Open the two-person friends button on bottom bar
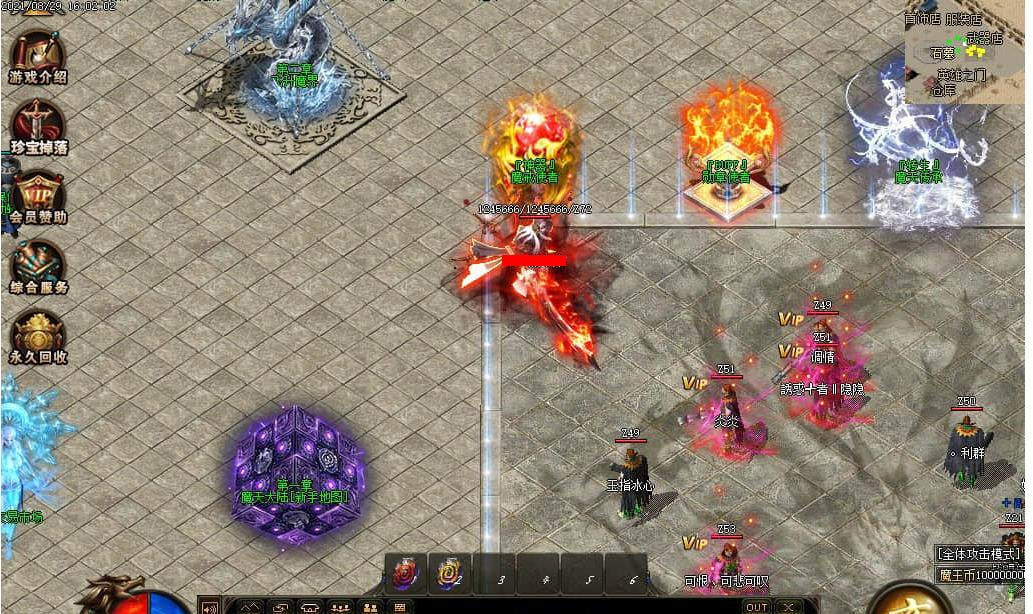The image size is (1033, 614). [370, 606]
